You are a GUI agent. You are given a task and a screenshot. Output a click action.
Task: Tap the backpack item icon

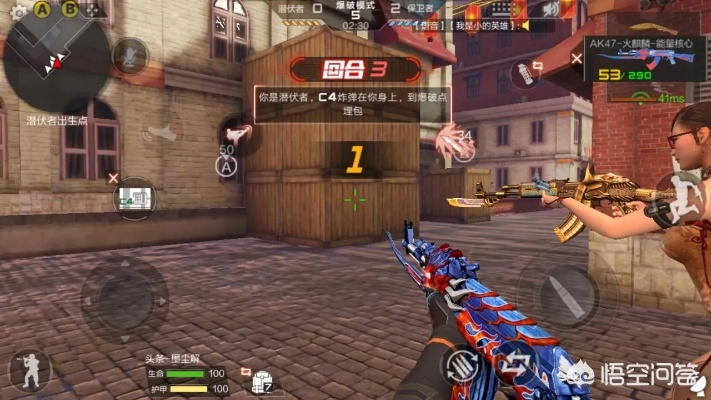click(x=264, y=381)
